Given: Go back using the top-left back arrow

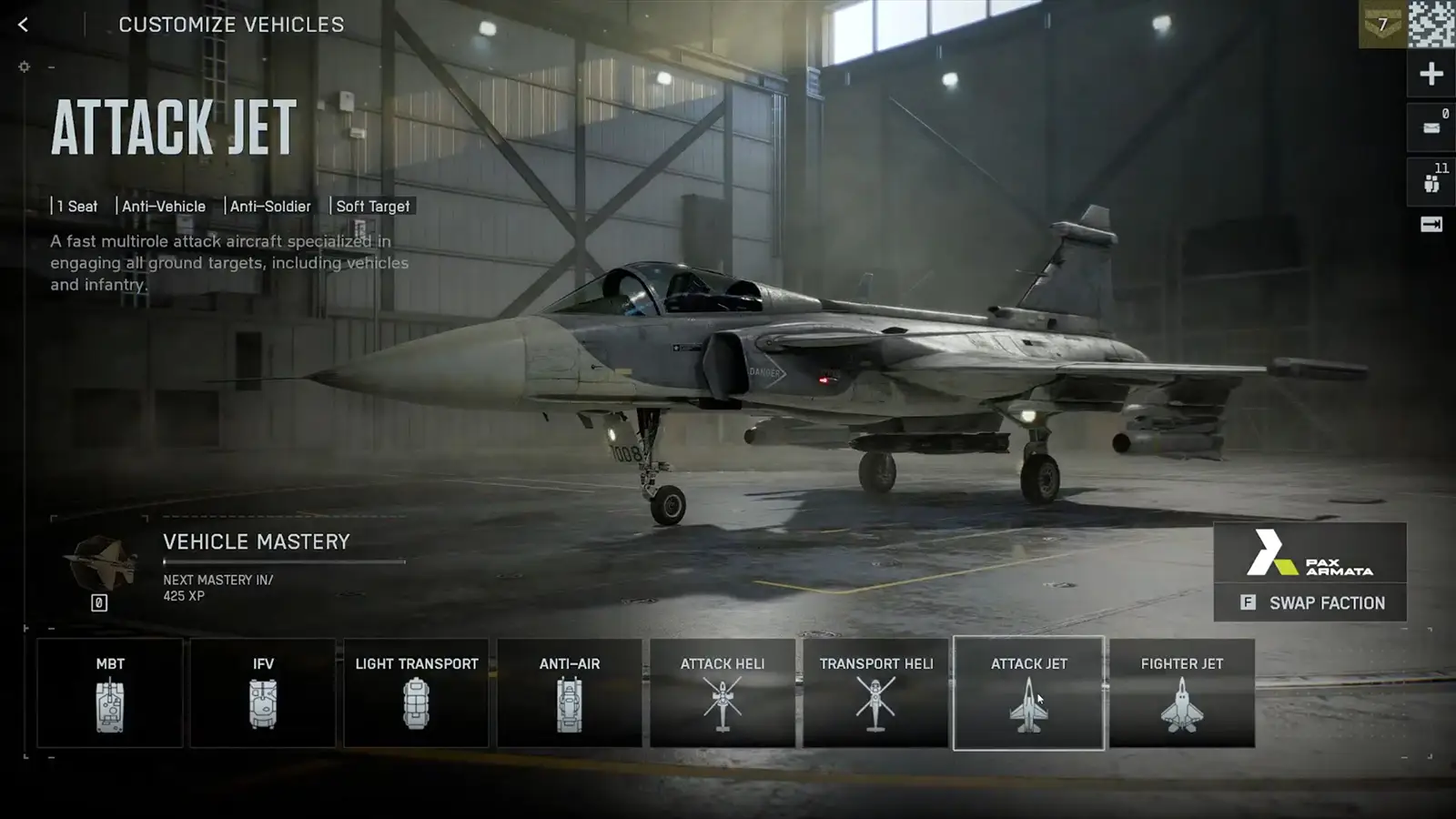Looking at the screenshot, I should click(22, 24).
